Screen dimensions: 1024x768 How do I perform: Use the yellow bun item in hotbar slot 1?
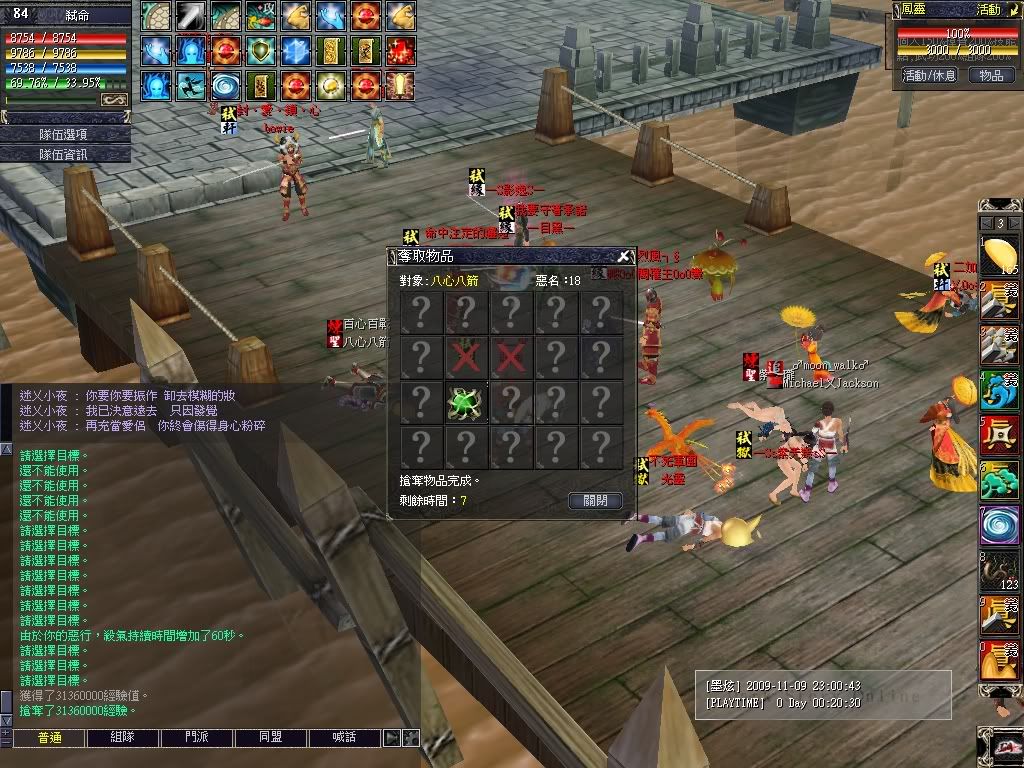click(999, 256)
